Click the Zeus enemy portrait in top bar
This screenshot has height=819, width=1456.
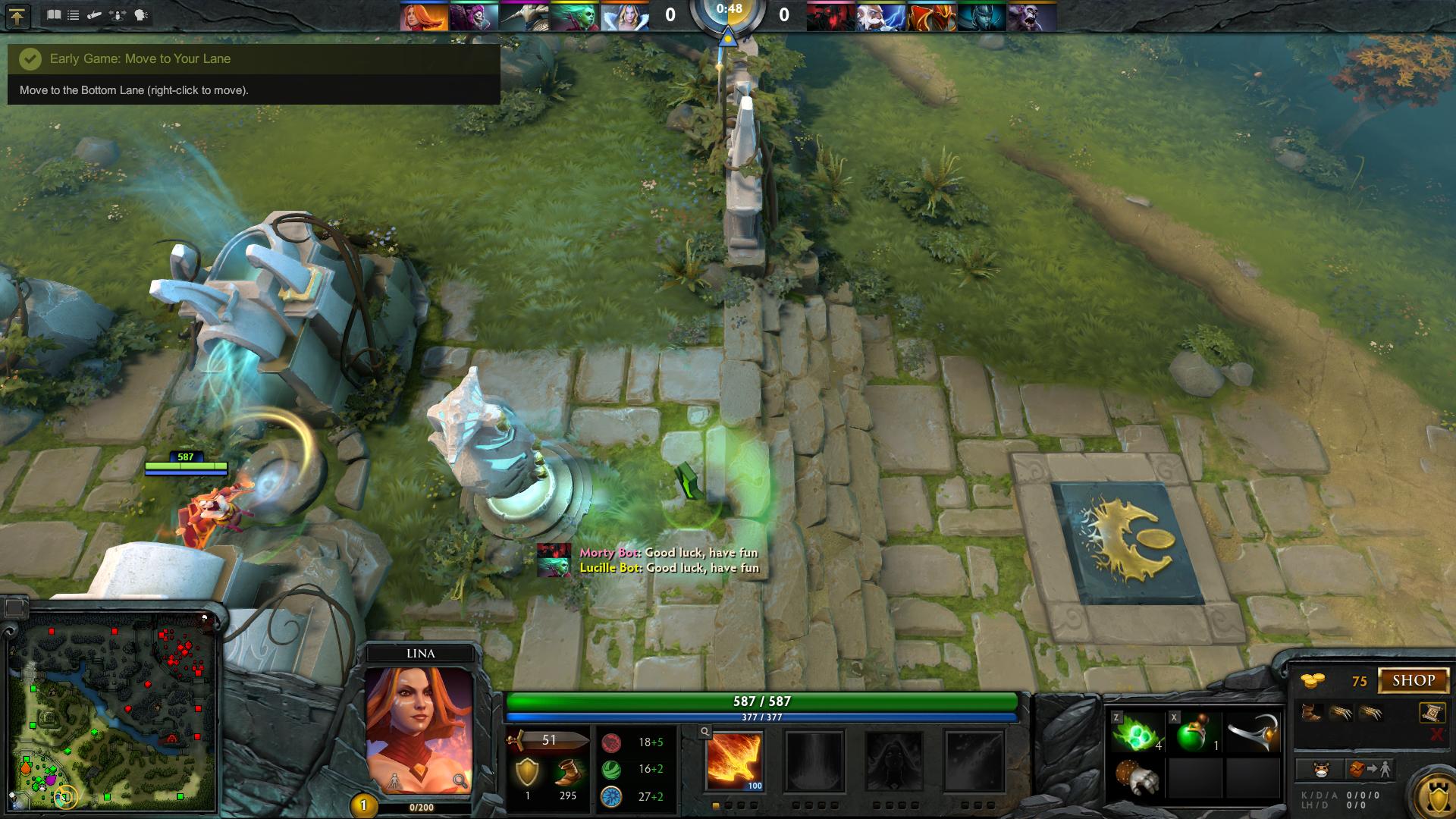(880, 16)
